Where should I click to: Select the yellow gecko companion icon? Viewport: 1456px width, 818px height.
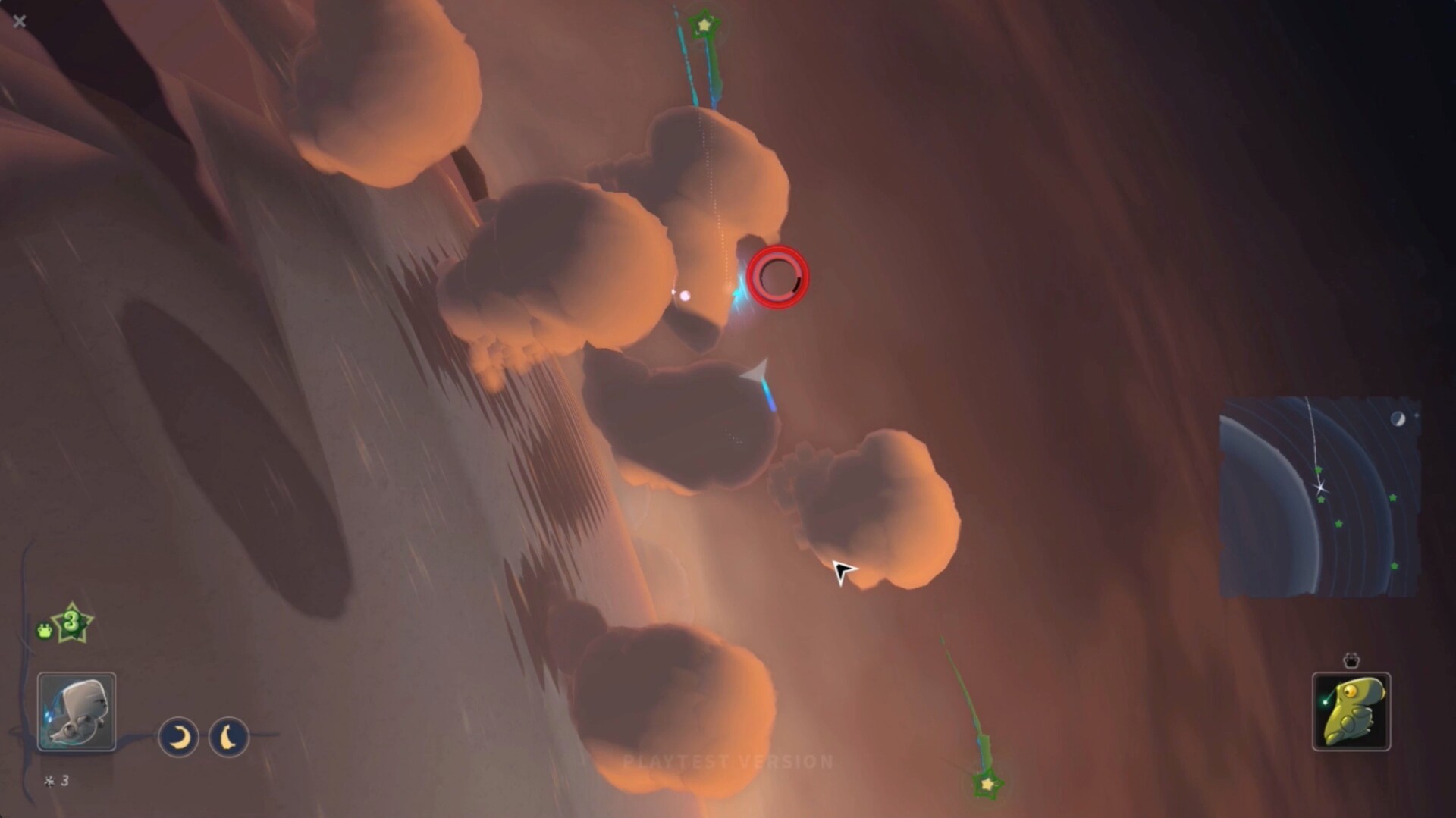(x=1352, y=713)
